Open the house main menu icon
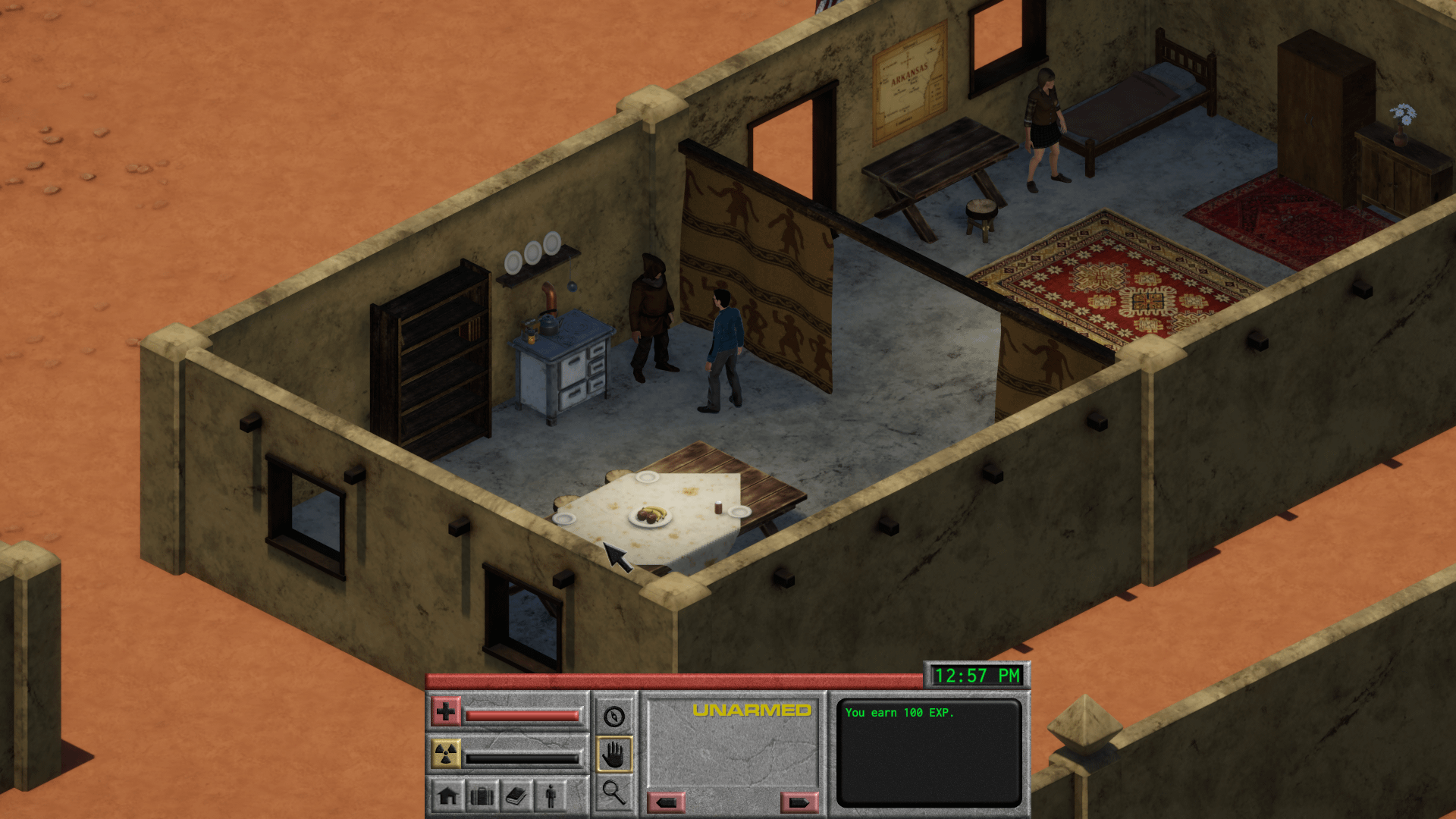 pyautogui.click(x=448, y=795)
